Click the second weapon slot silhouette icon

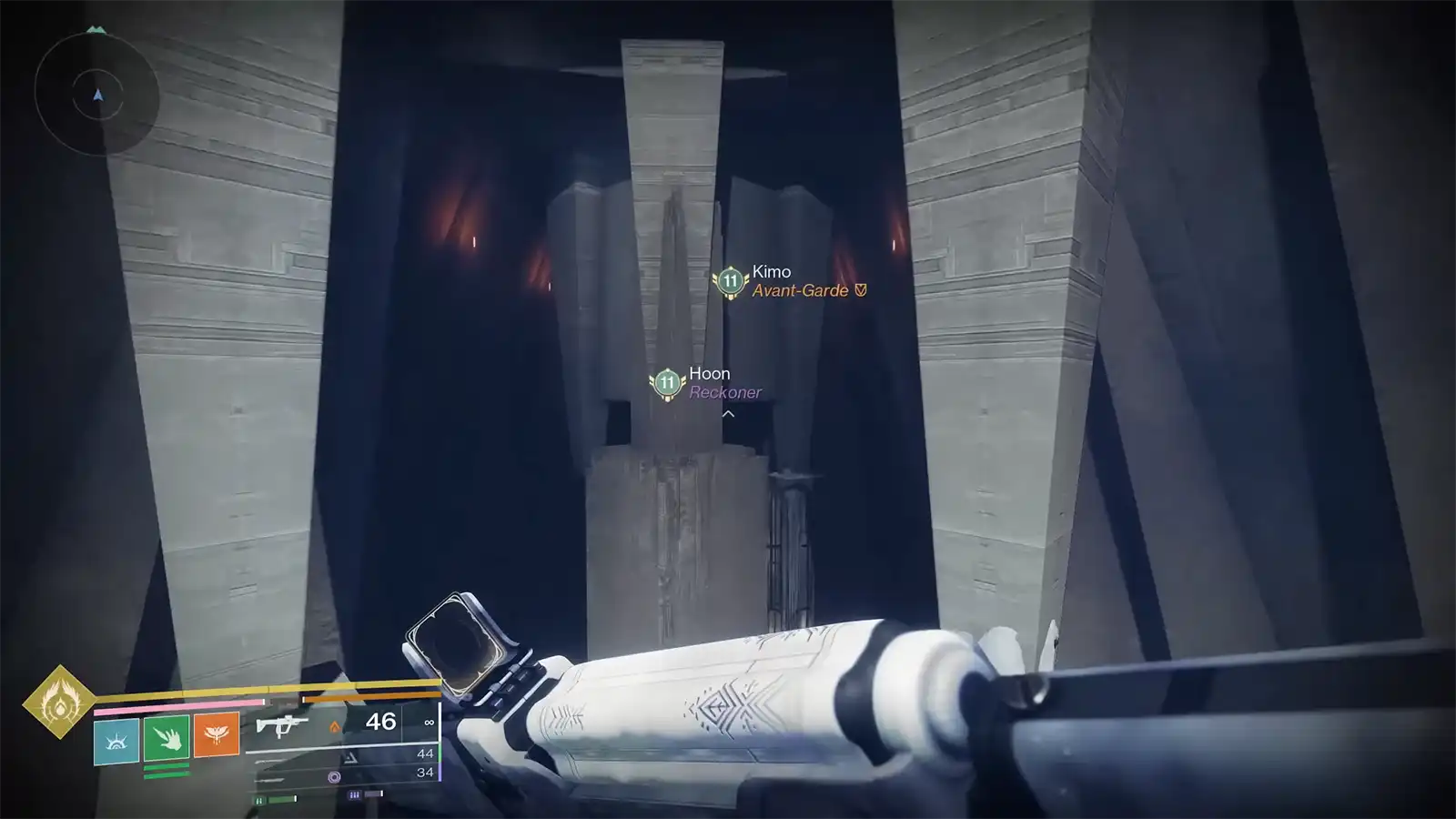(x=349, y=758)
